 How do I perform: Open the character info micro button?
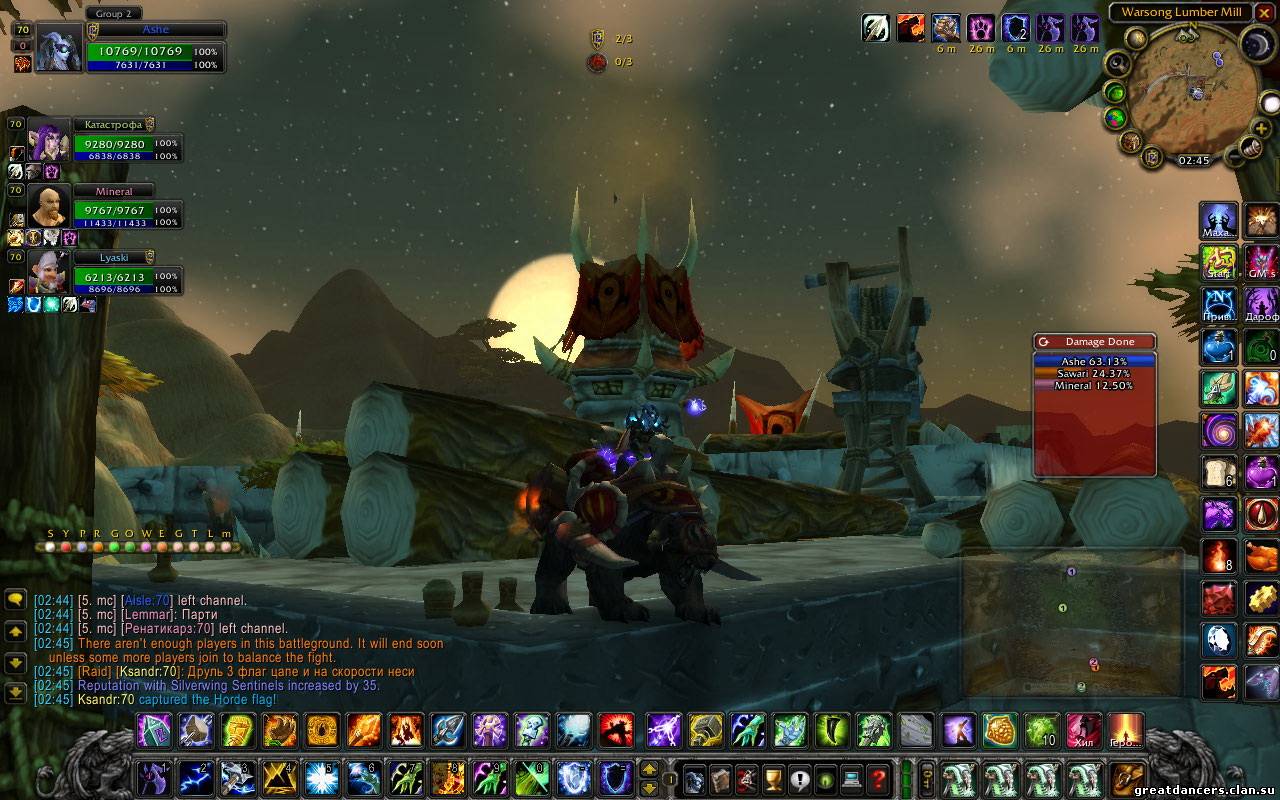[694, 778]
